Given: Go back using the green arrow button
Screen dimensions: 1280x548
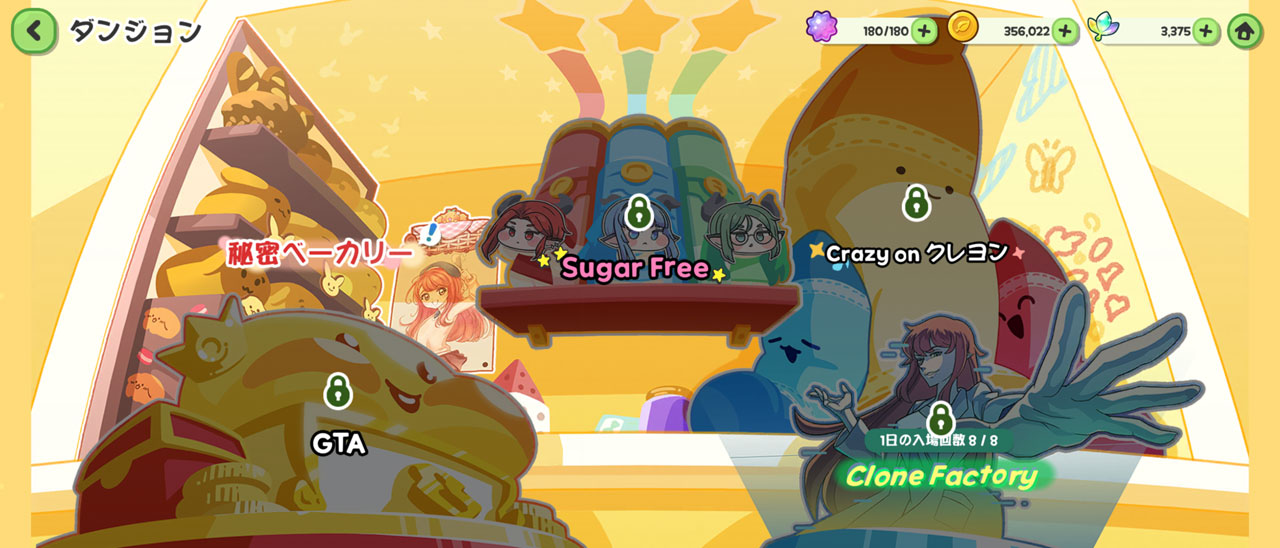Looking at the screenshot, I should pos(34,31).
